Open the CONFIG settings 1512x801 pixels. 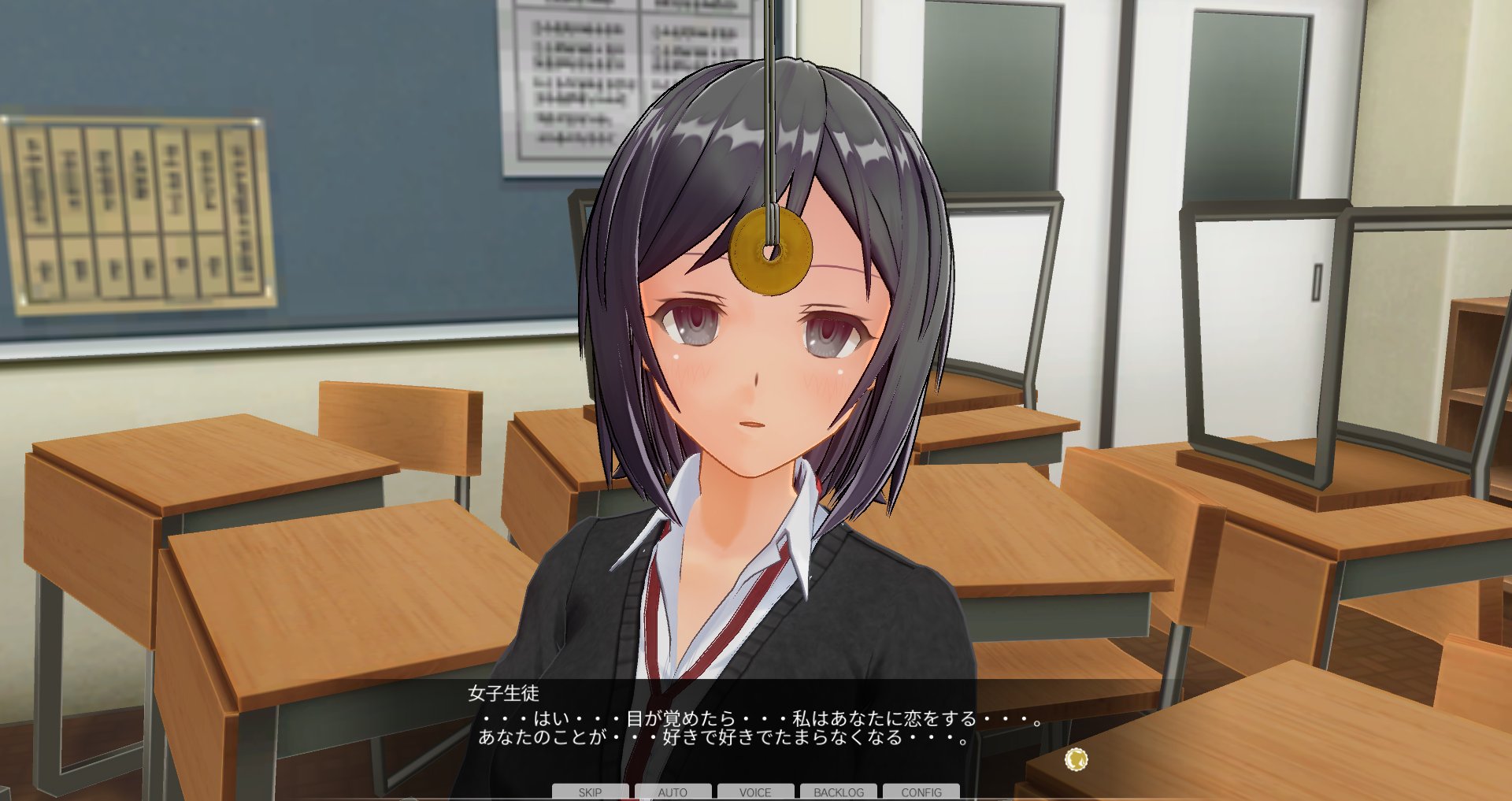(x=921, y=792)
